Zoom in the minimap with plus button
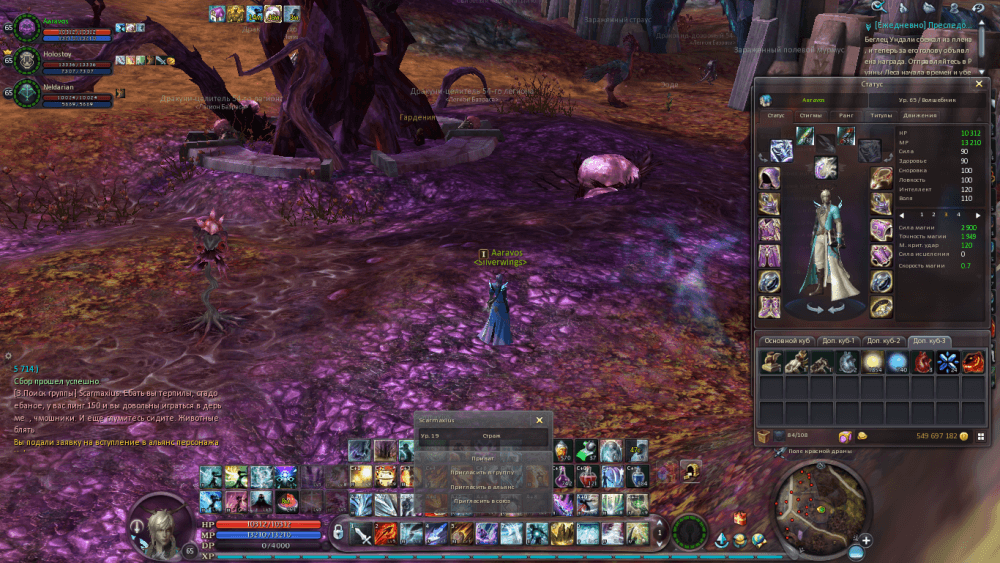The width and height of the screenshot is (1000, 563). click(865, 541)
